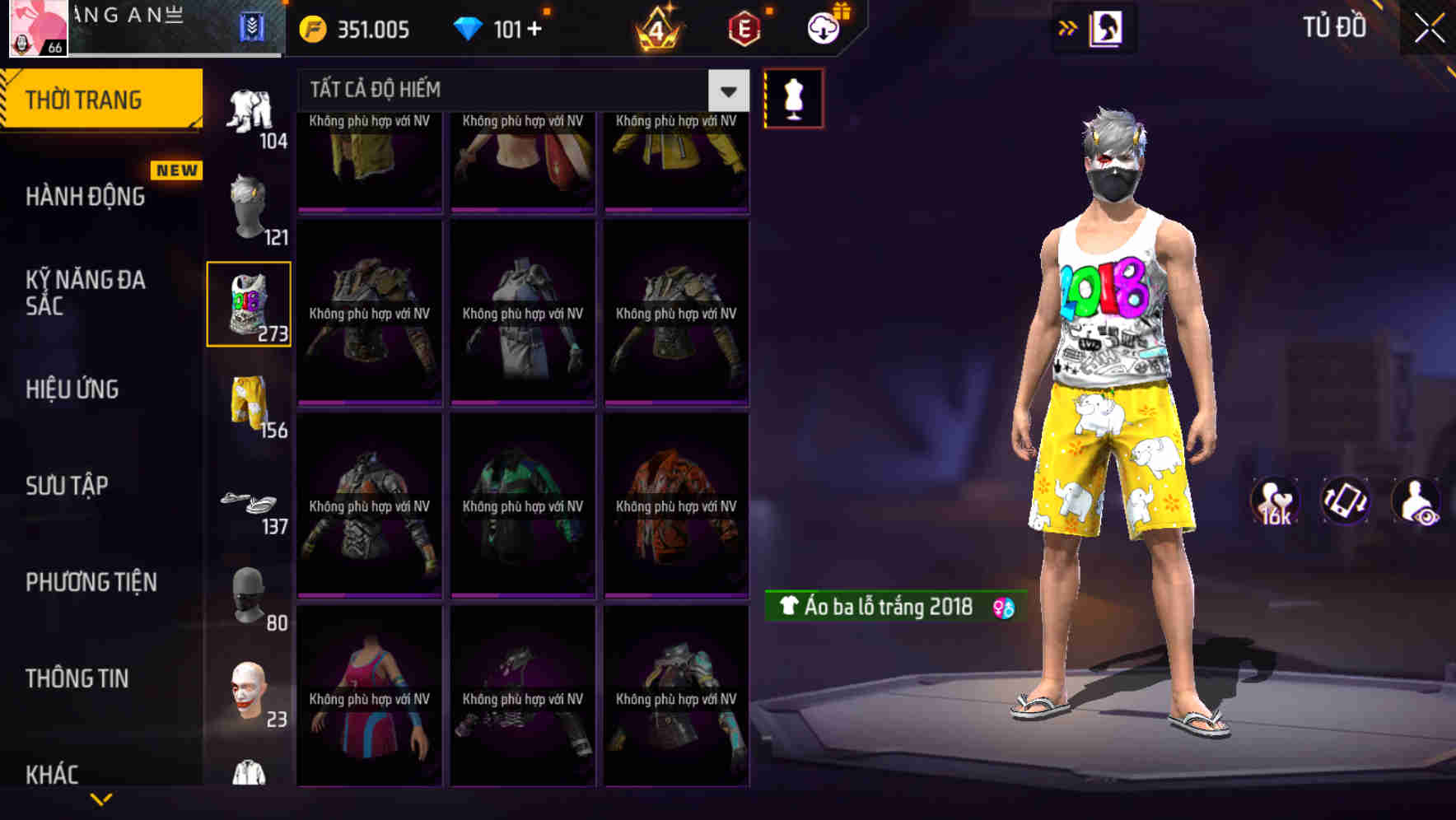This screenshot has height=820, width=1456.
Task: Click the equipped 2018 tank top thumbnail
Action: (x=249, y=302)
